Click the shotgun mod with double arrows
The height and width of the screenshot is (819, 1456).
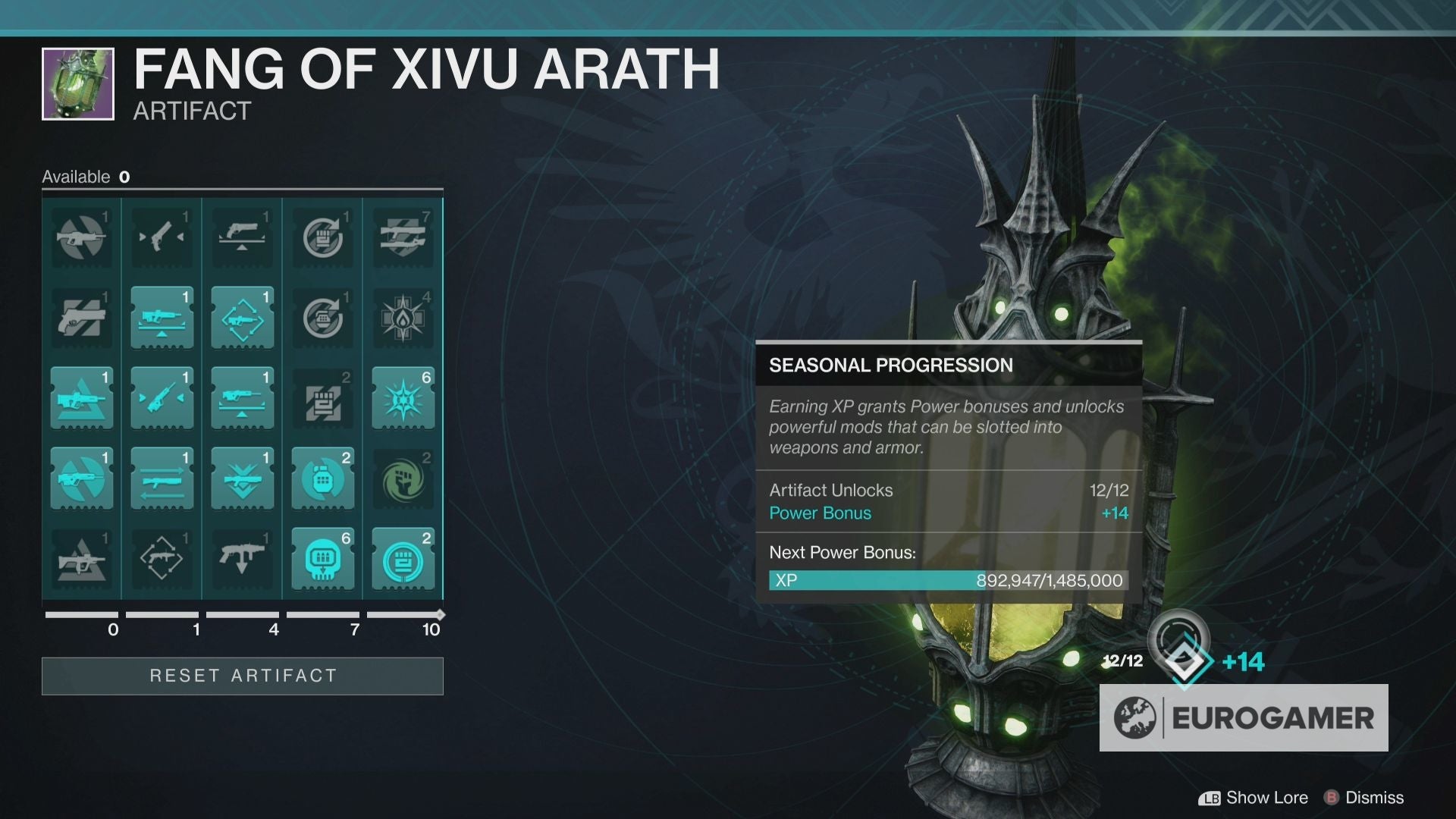click(x=162, y=479)
